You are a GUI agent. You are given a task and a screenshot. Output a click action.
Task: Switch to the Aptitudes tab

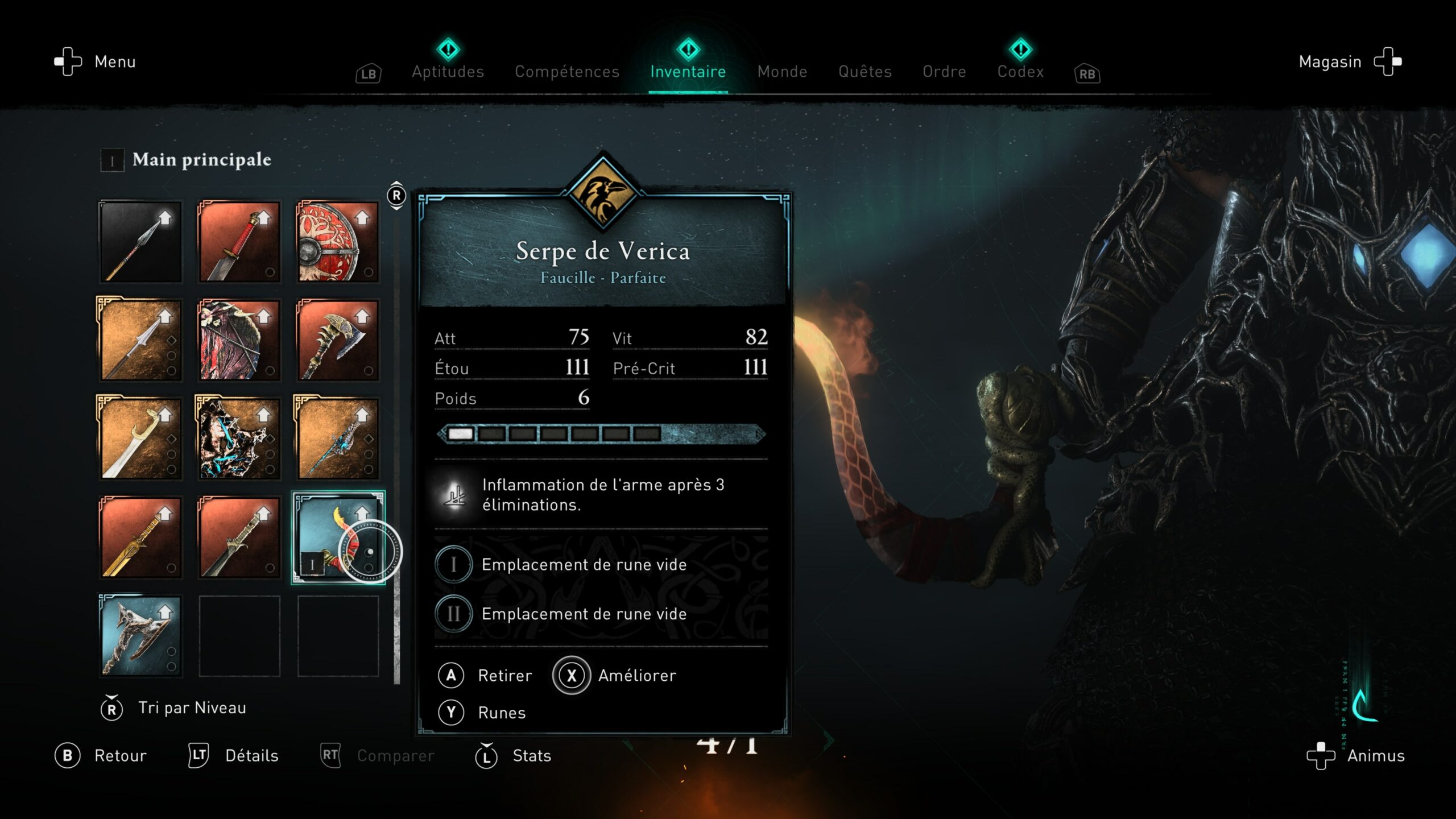(x=448, y=72)
